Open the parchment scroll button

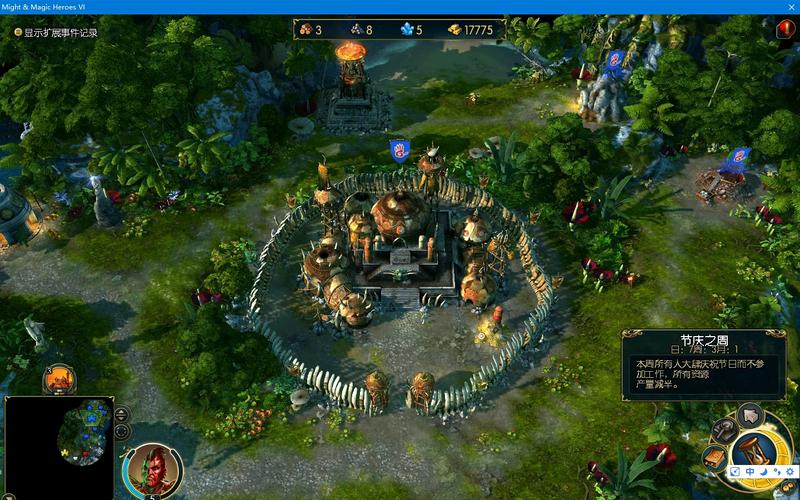click(x=715, y=457)
